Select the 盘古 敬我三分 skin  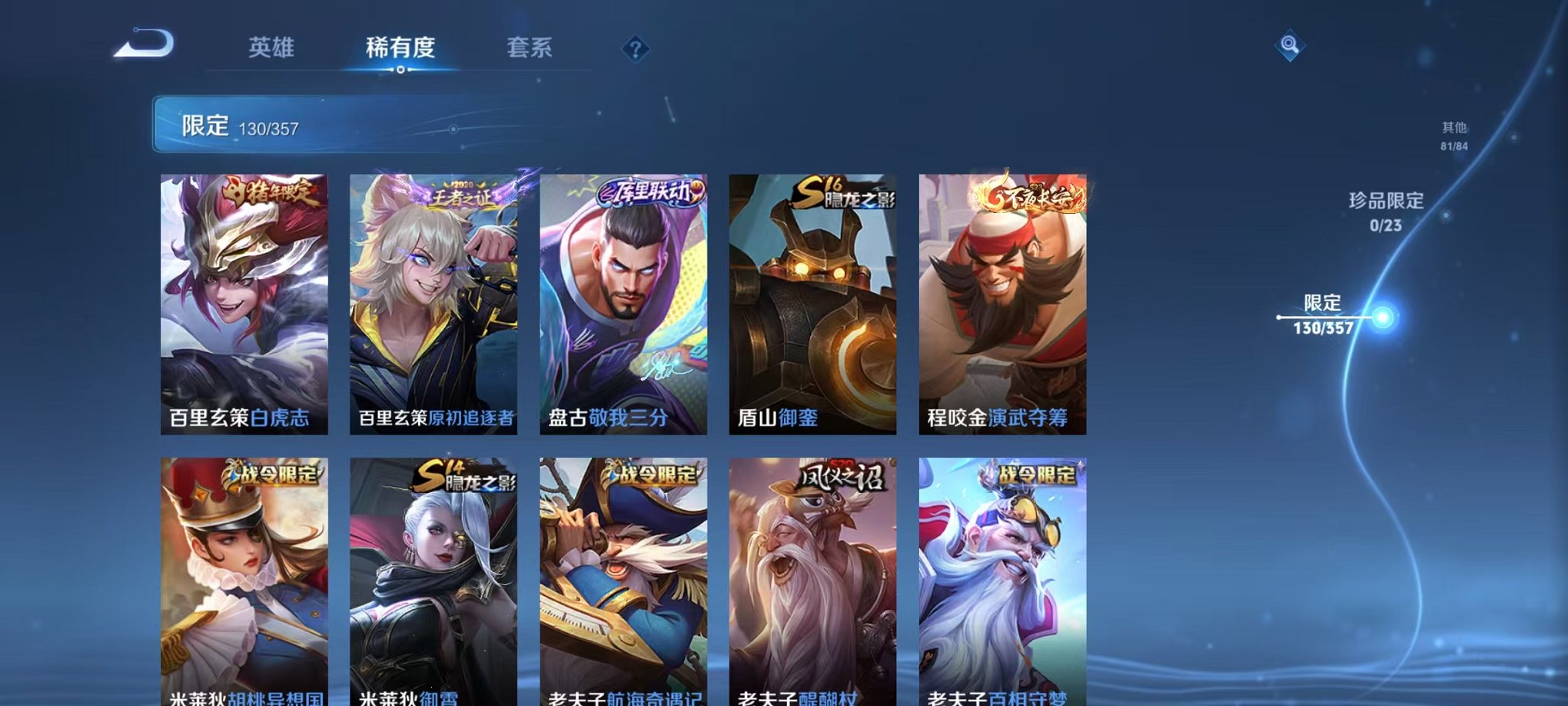624,300
